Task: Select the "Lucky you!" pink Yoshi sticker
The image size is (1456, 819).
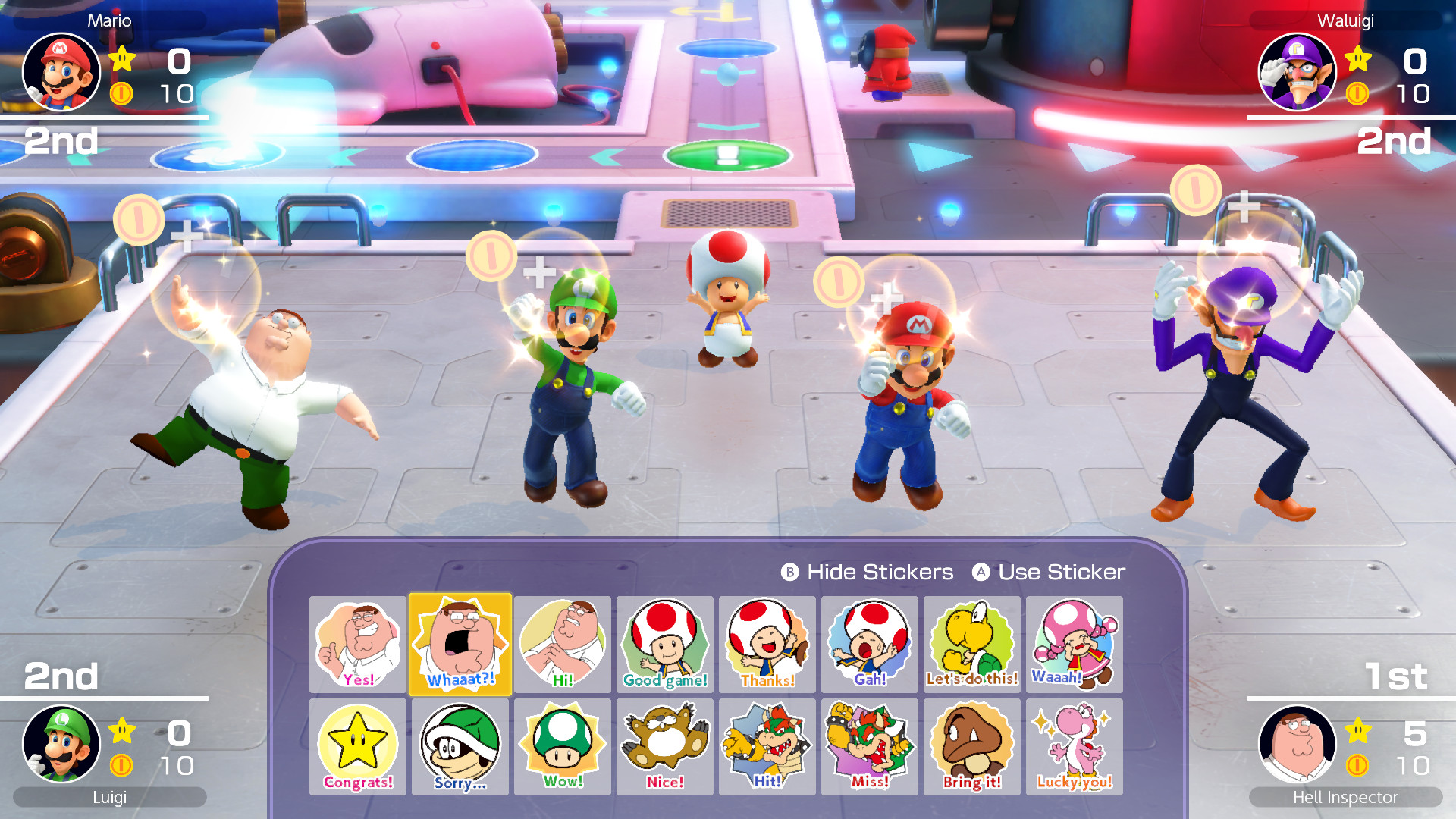Action: click(1074, 747)
